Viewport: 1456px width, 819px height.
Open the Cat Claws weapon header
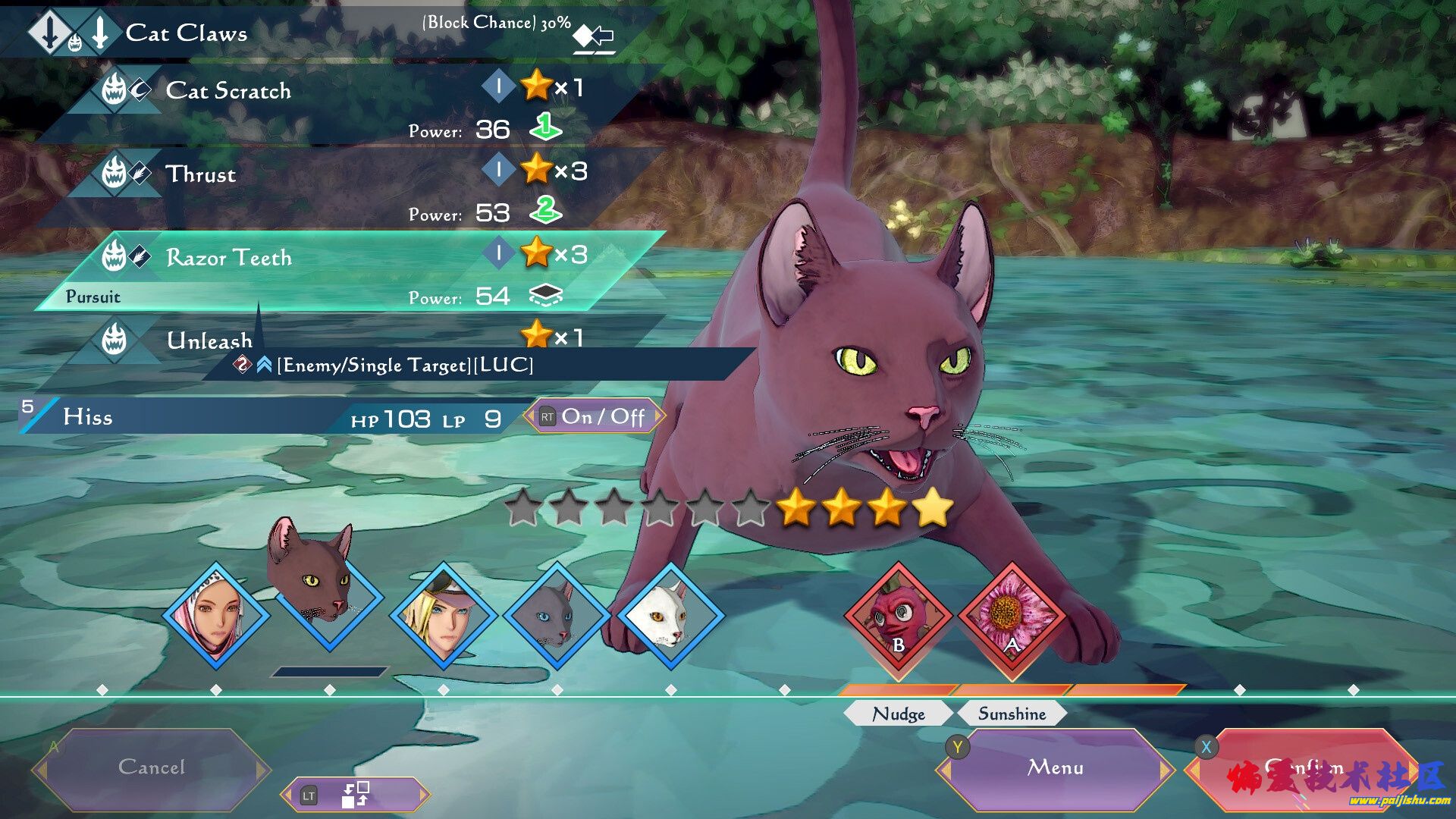[186, 33]
